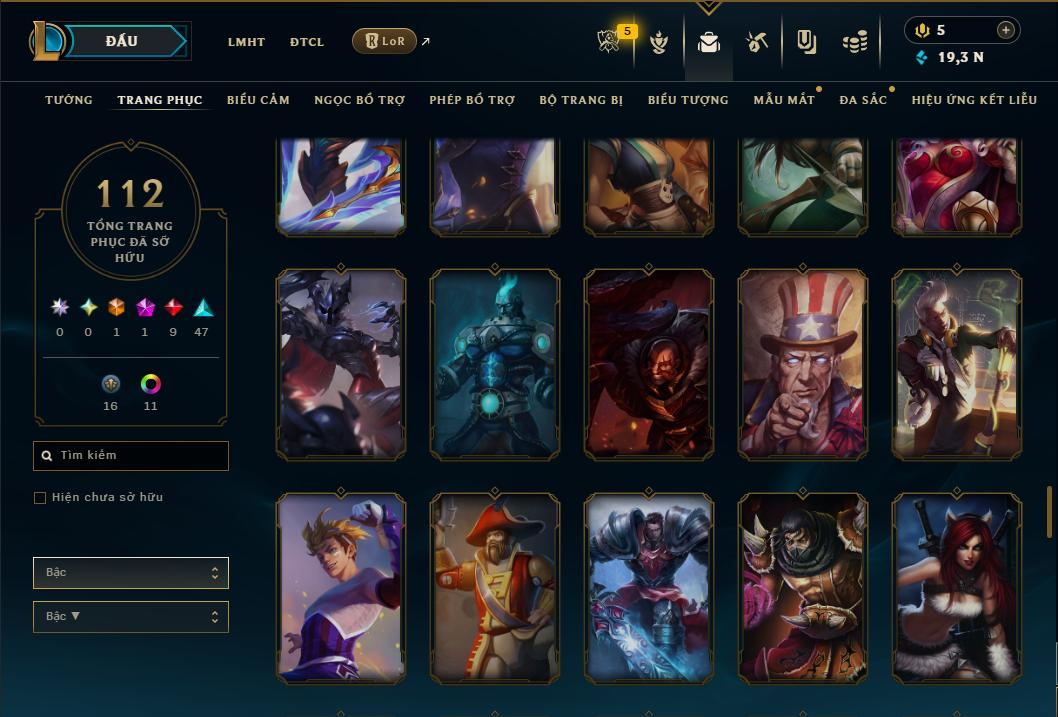Open the ĐA SẮC tab

(863, 100)
